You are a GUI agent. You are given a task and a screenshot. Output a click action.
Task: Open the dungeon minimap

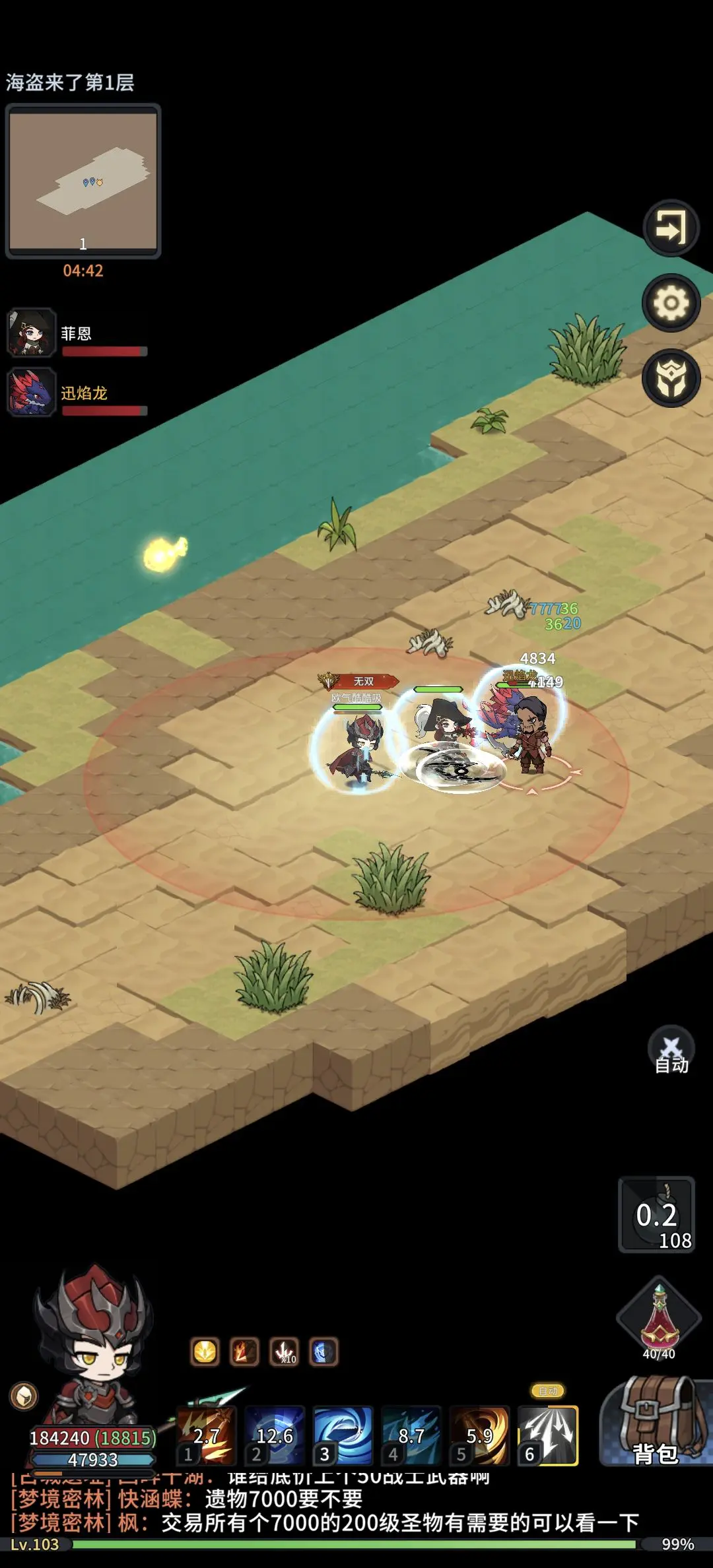coord(83,180)
